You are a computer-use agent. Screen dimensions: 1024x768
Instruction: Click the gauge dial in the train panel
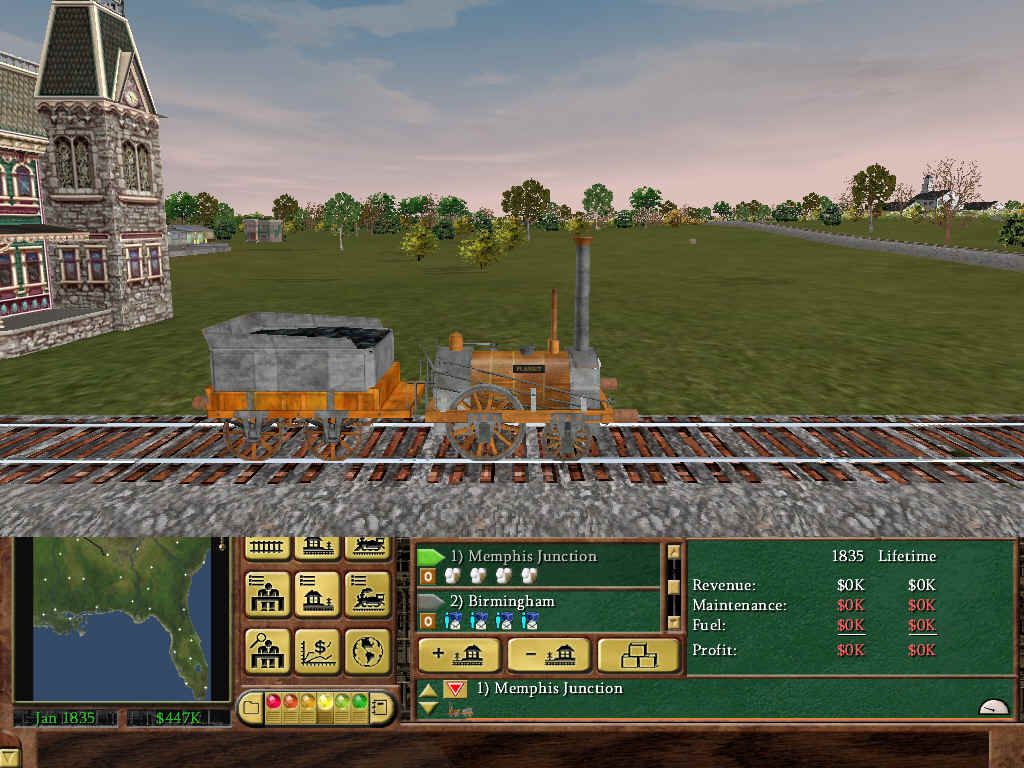(993, 706)
